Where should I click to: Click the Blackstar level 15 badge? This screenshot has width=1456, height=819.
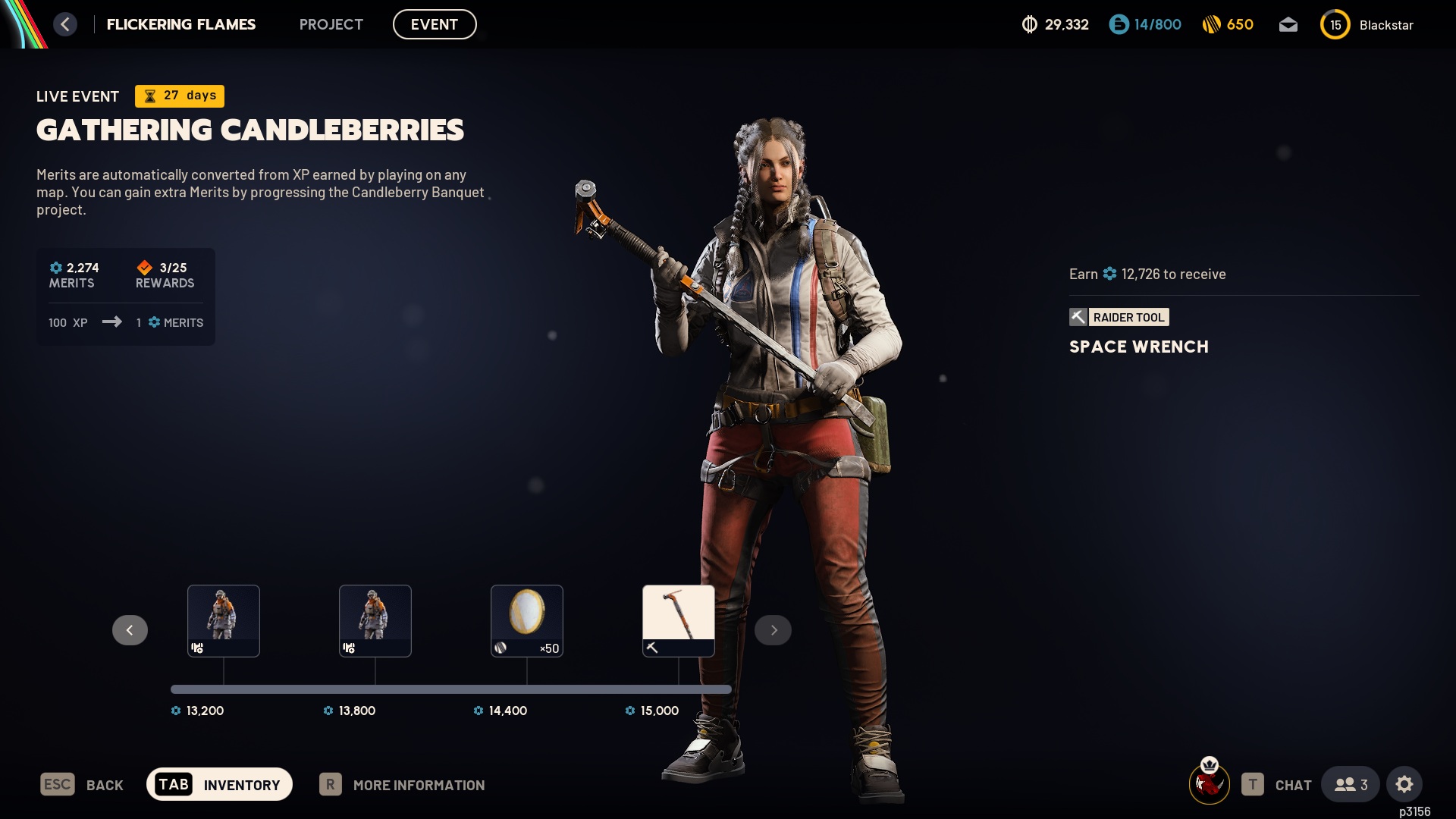pyautogui.click(x=1336, y=24)
